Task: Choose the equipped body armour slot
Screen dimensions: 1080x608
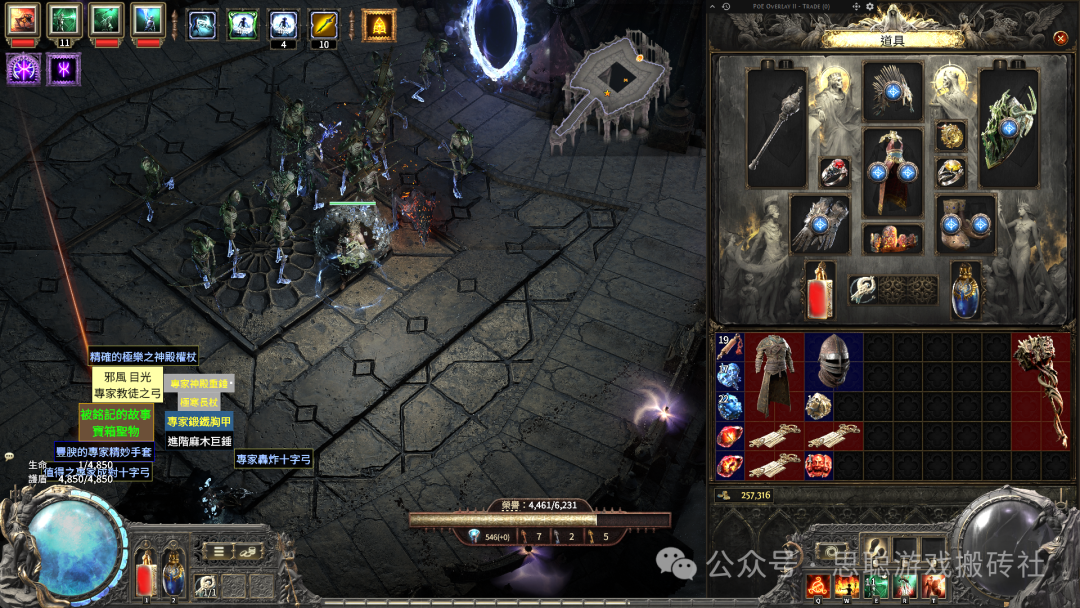Action: click(893, 172)
